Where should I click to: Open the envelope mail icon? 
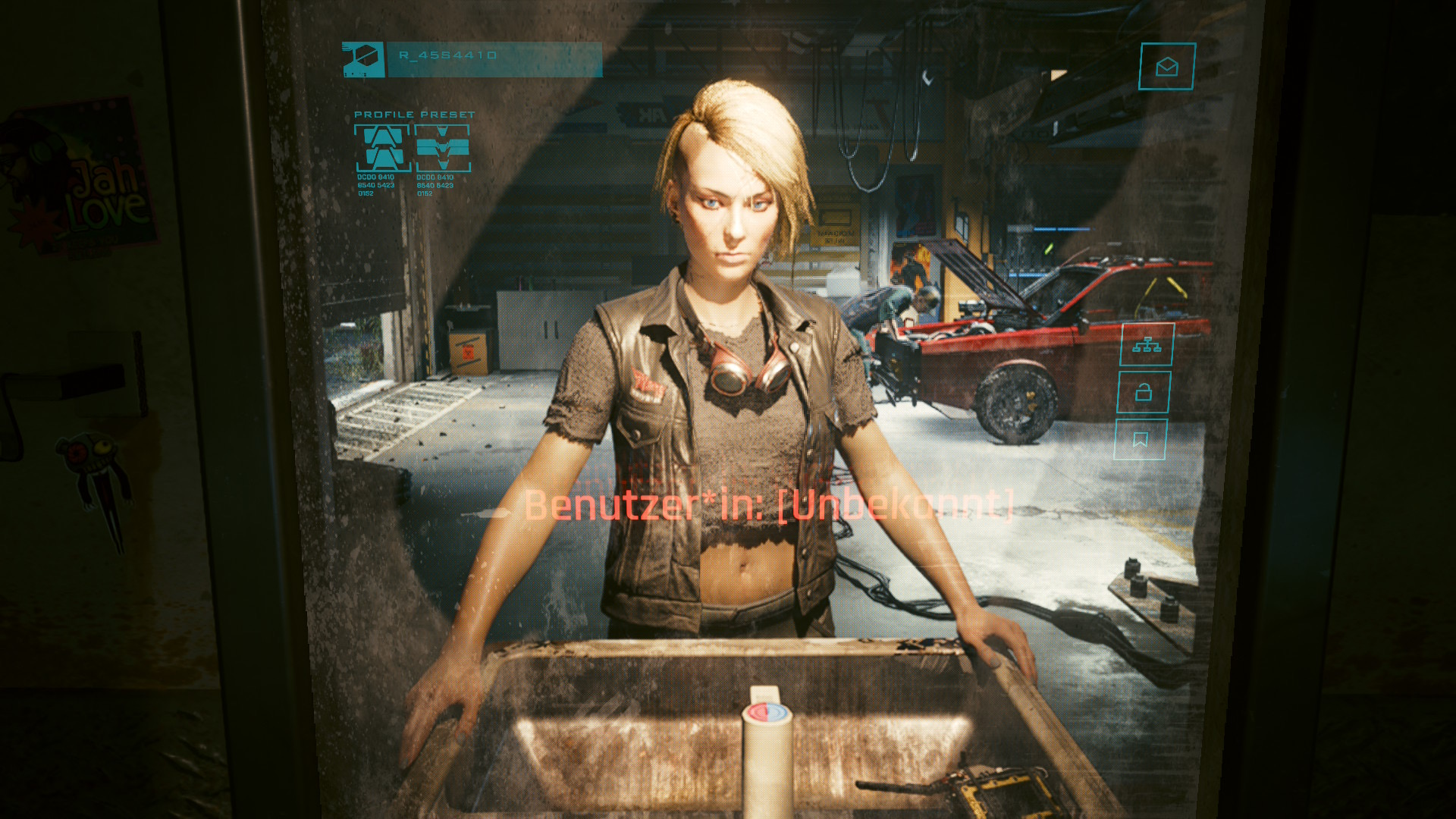click(1166, 67)
